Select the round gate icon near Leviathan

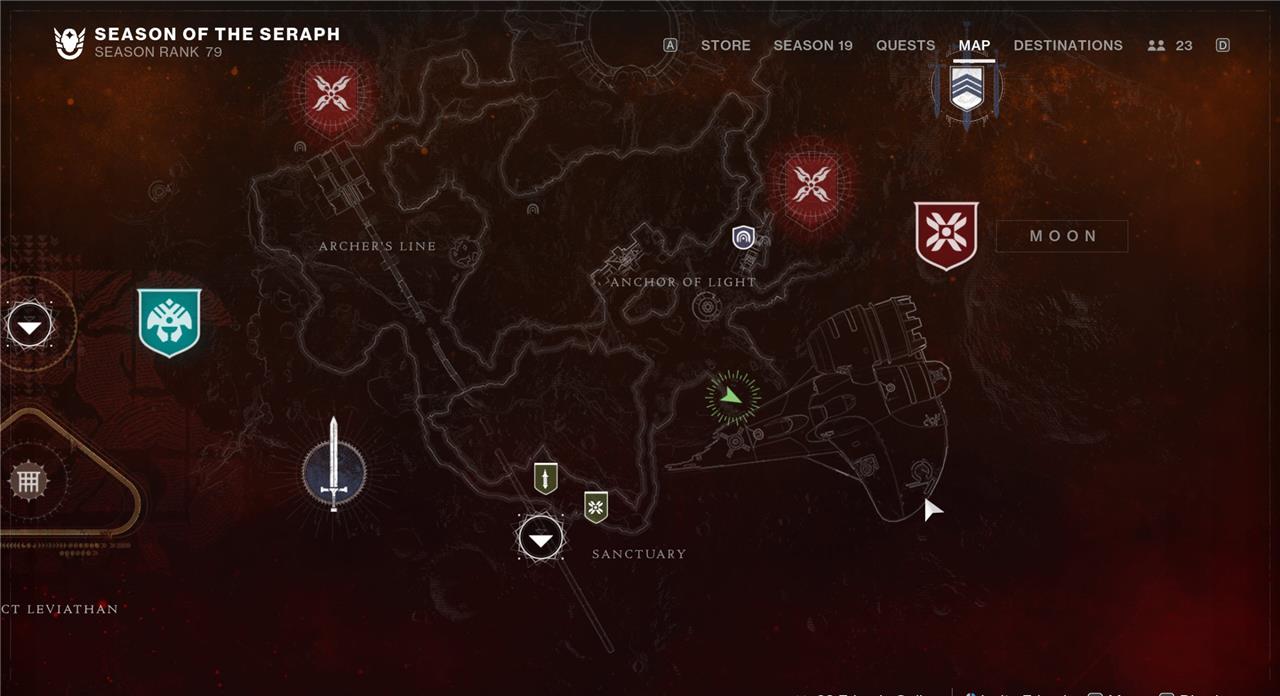tap(29, 482)
